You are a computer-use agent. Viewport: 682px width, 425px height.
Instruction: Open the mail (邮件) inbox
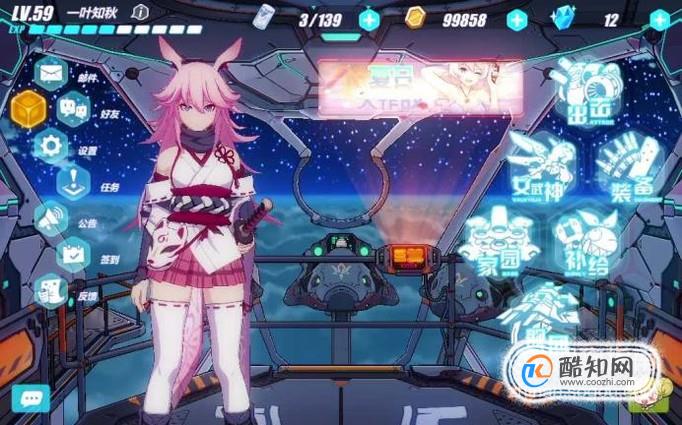point(51,72)
